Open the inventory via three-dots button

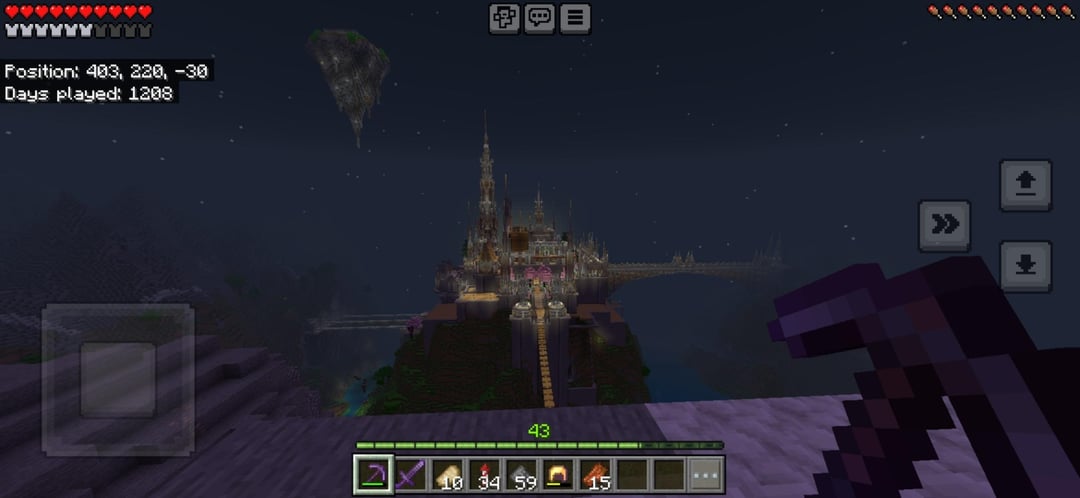(x=706, y=474)
